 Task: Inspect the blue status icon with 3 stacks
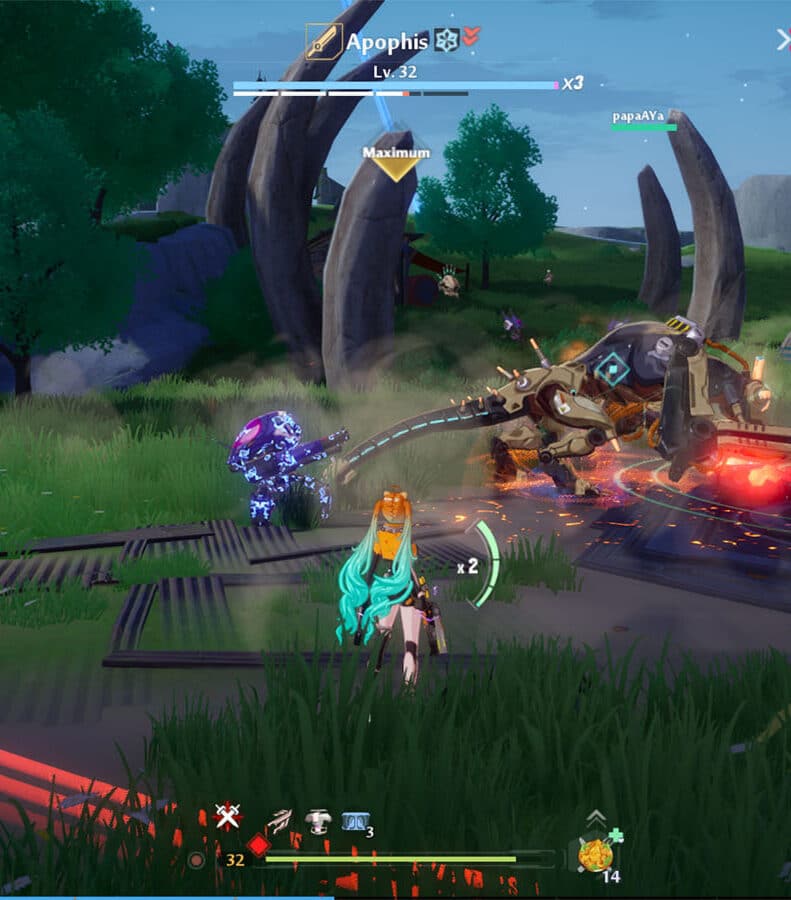coord(353,820)
